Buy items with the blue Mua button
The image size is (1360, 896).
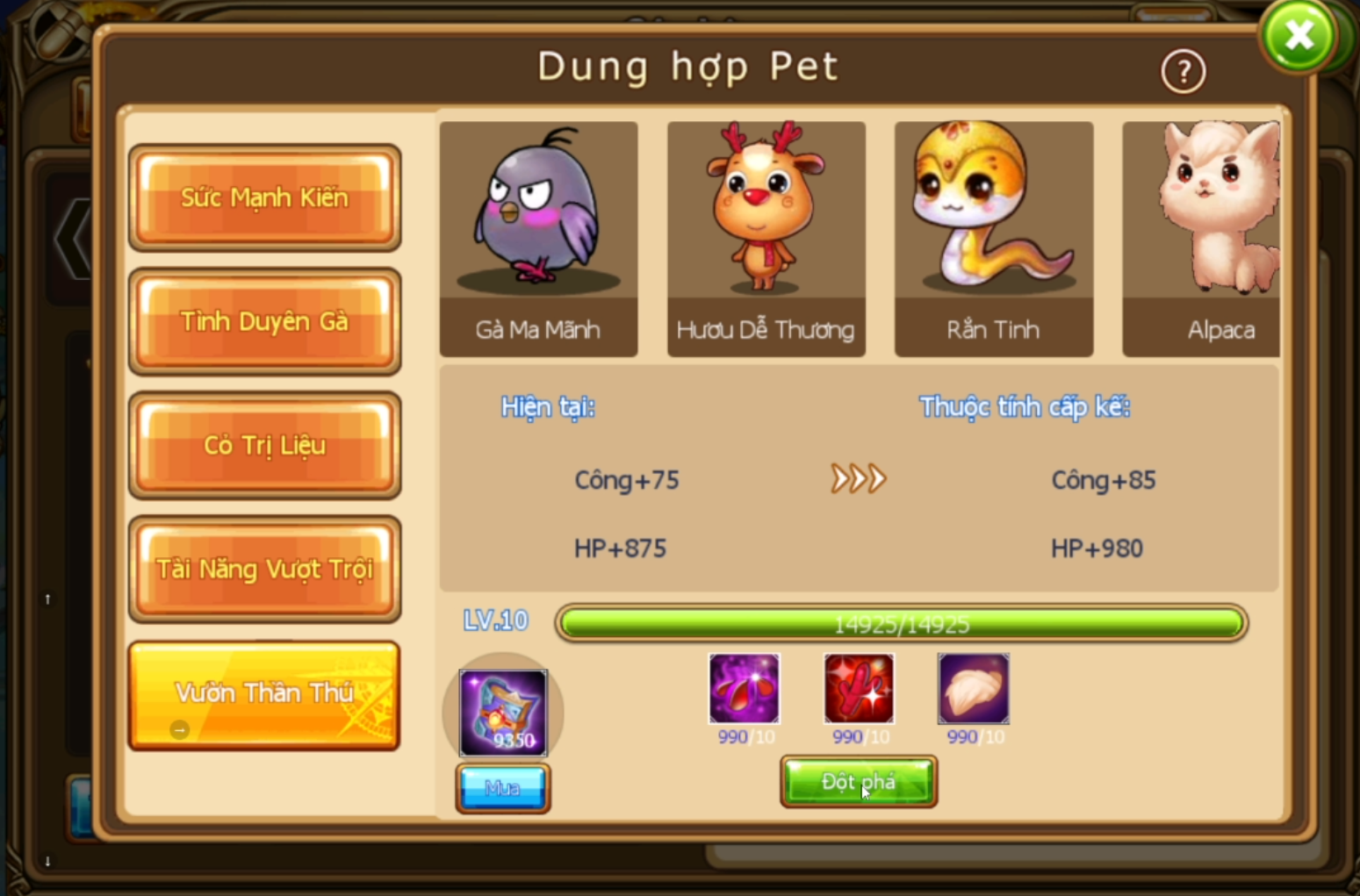click(x=502, y=788)
